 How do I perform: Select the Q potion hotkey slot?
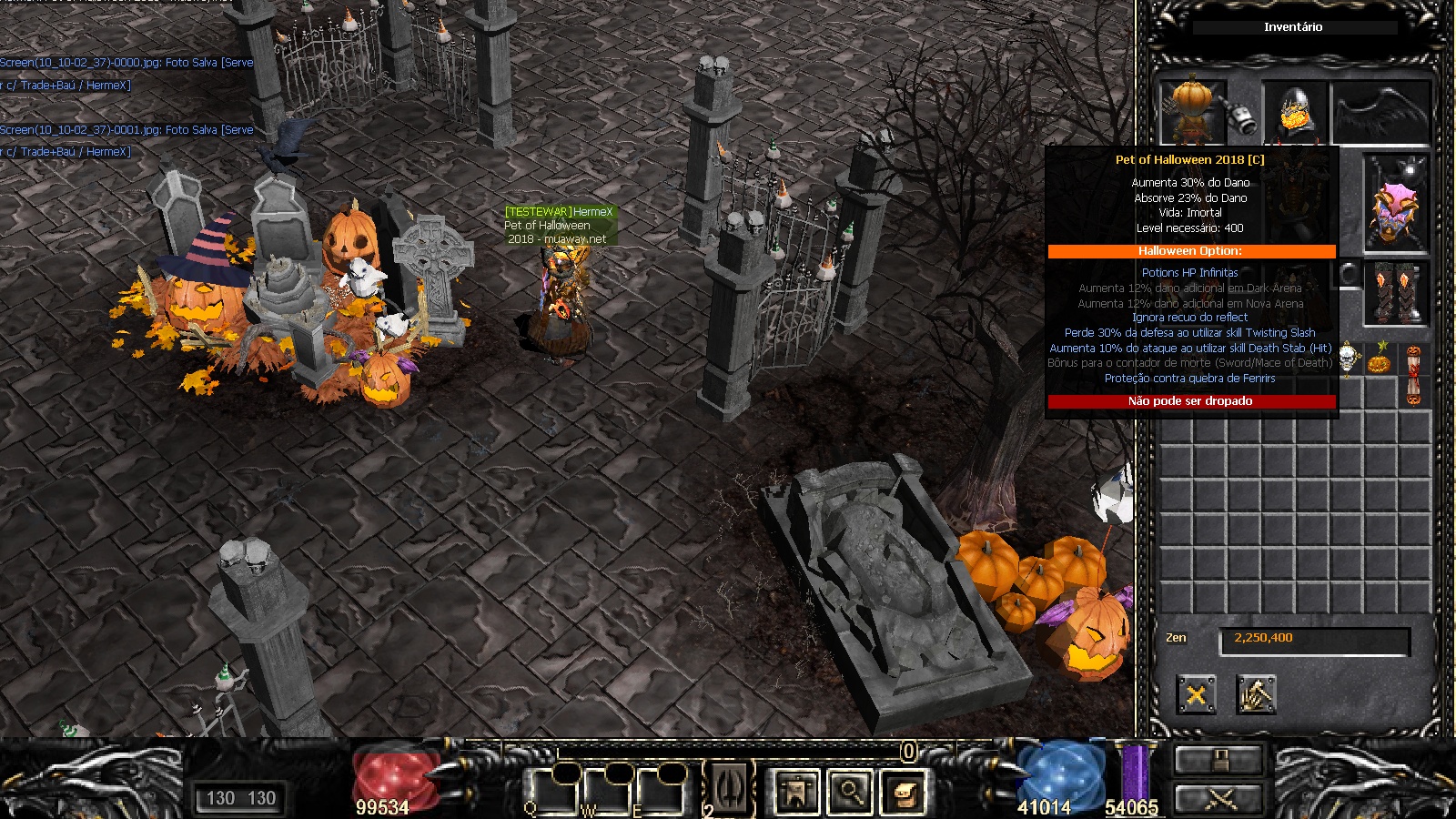(x=553, y=790)
